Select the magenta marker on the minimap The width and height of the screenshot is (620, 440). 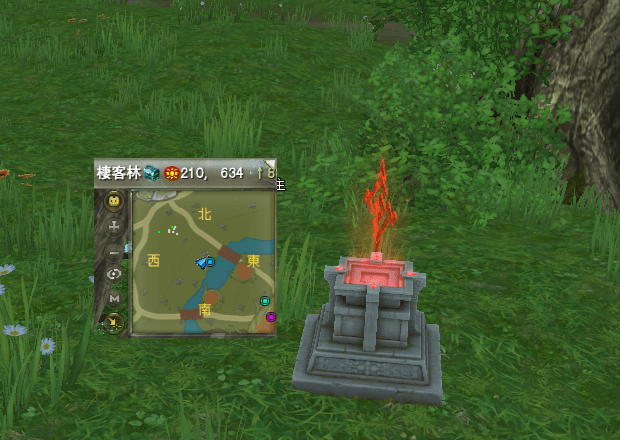pyautogui.click(x=270, y=317)
